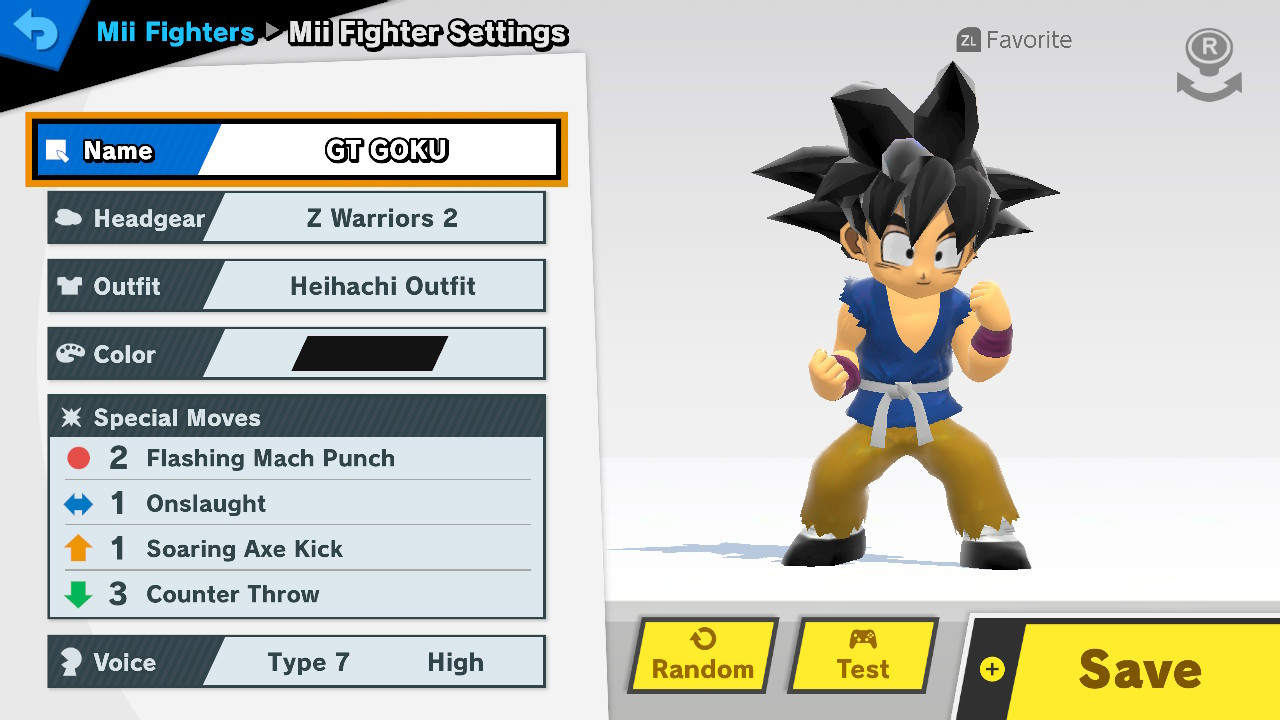
Task: Go back to Mii Fighters menu
Action: pyautogui.click(x=175, y=31)
